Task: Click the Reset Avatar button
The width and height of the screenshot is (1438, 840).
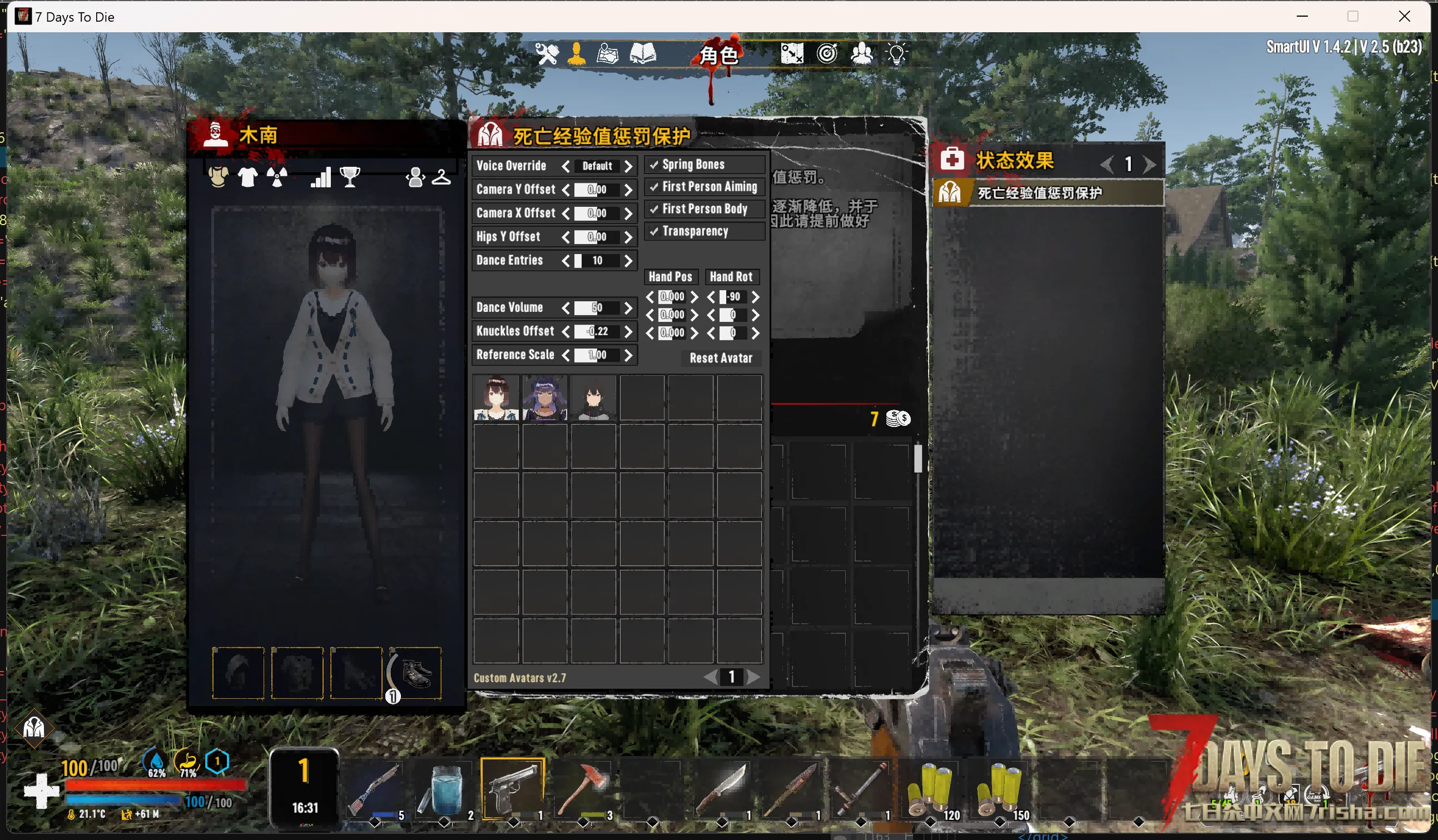Action: point(721,359)
